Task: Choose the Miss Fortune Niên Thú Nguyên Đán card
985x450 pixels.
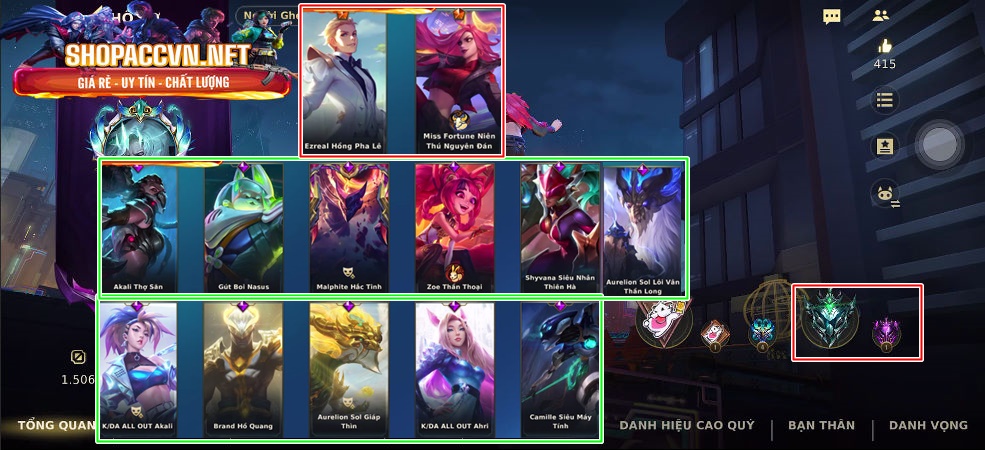Action: pos(459,80)
